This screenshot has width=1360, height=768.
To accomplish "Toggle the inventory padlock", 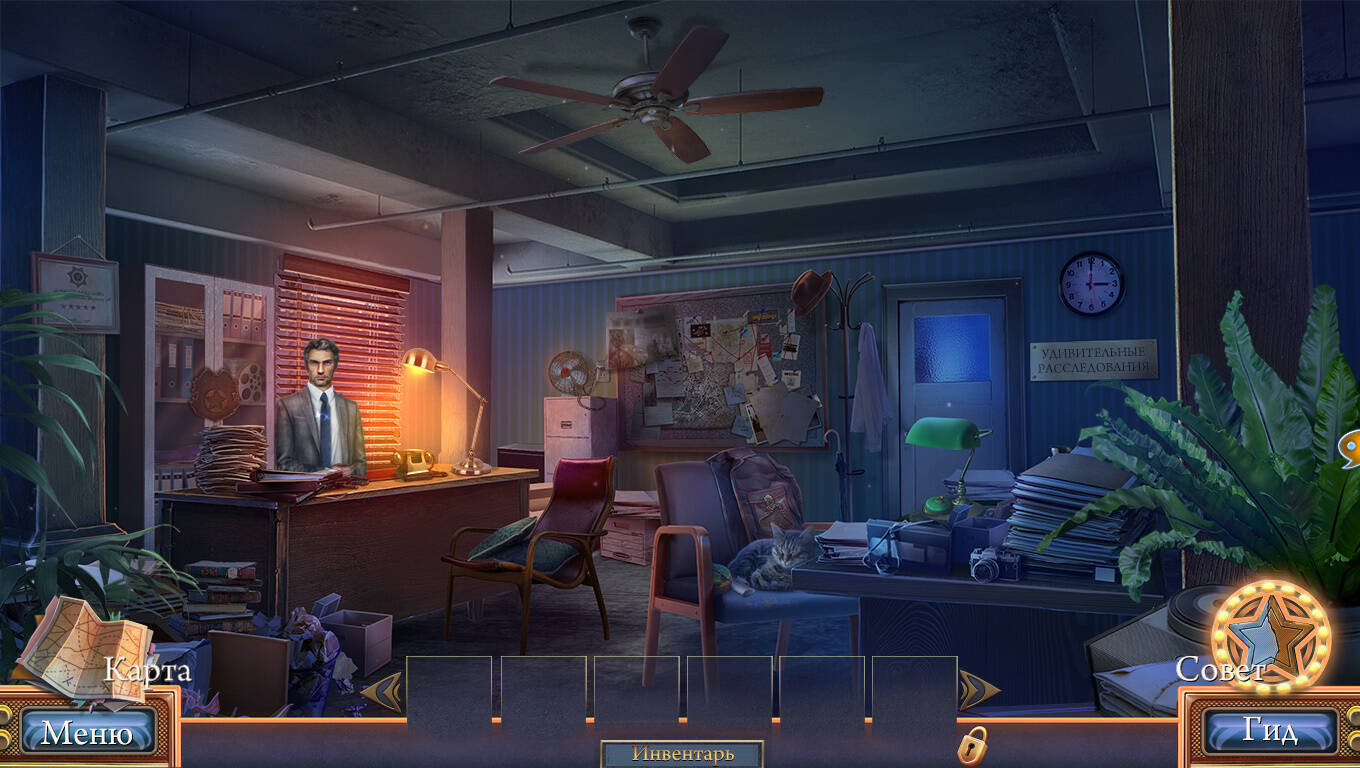I will [x=972, y=745].
